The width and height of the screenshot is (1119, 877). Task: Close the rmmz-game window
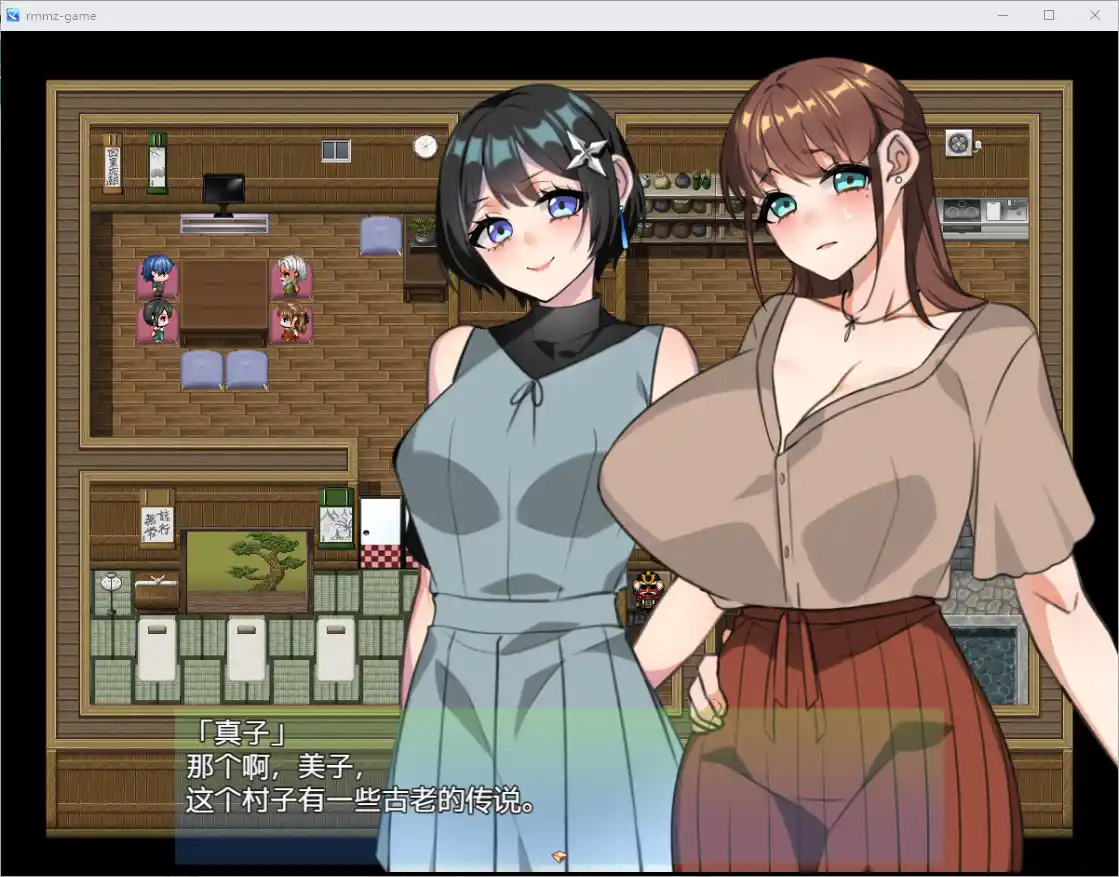1094,15
